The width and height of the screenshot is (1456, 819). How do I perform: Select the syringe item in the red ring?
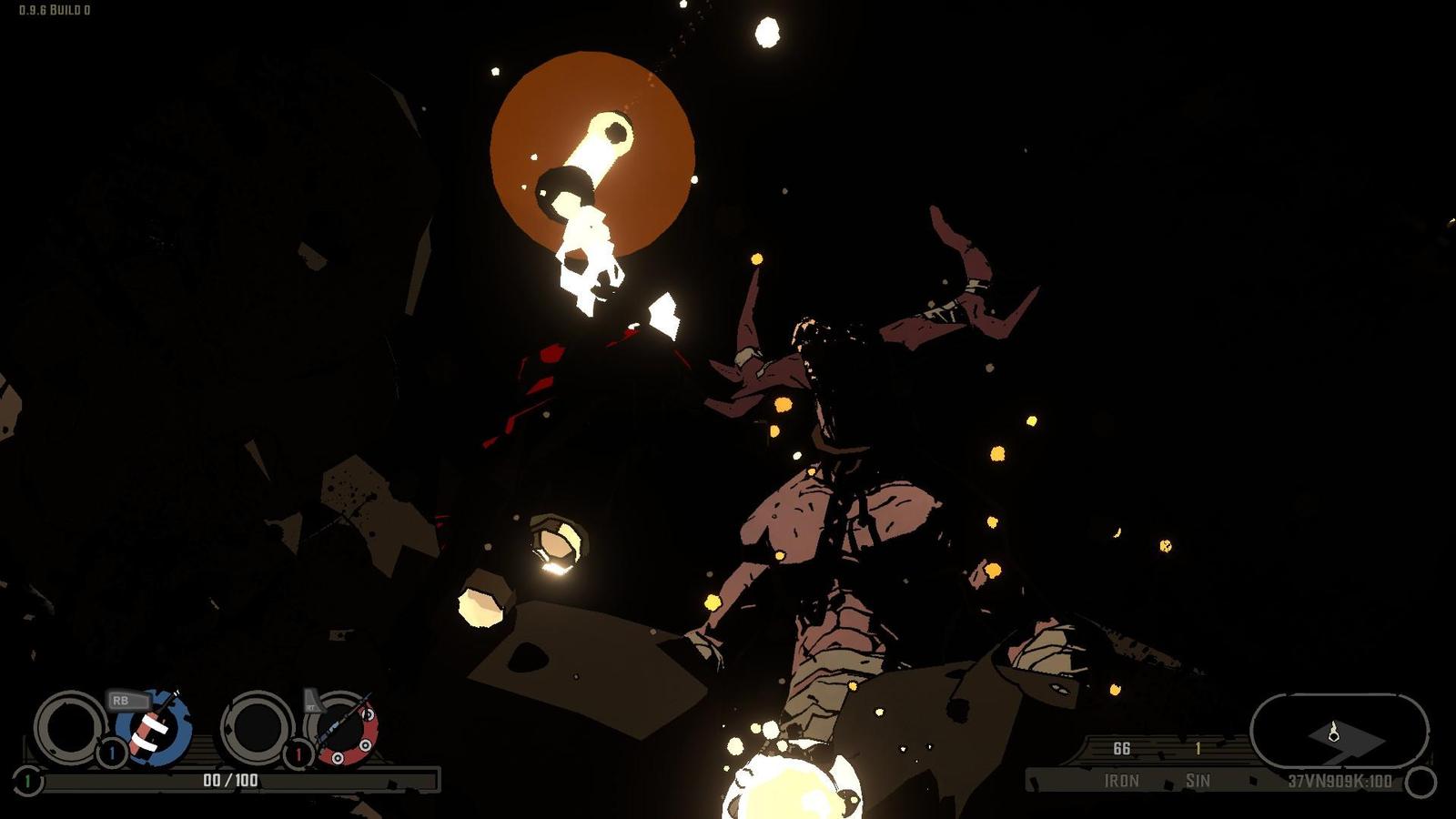[x=346, y=728]
